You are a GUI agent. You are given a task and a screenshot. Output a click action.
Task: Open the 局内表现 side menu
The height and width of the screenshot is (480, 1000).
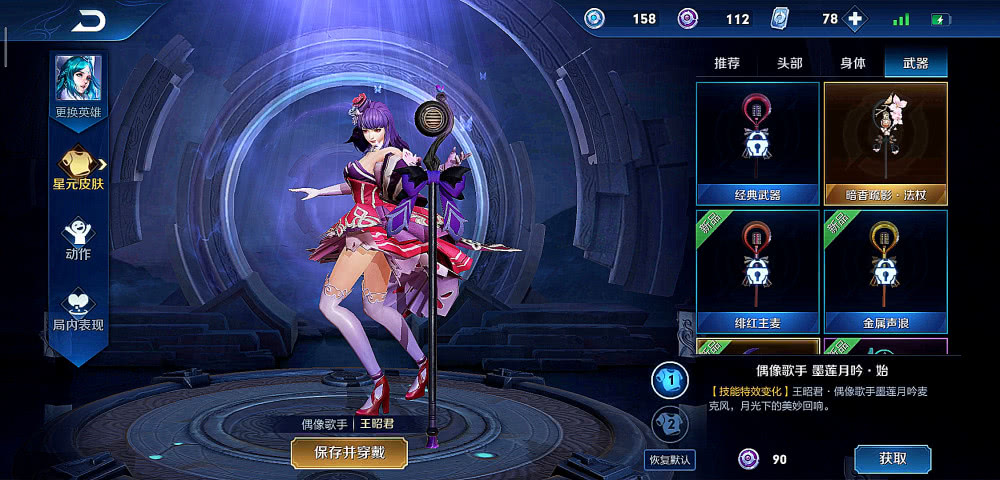(x=78, y=310)
